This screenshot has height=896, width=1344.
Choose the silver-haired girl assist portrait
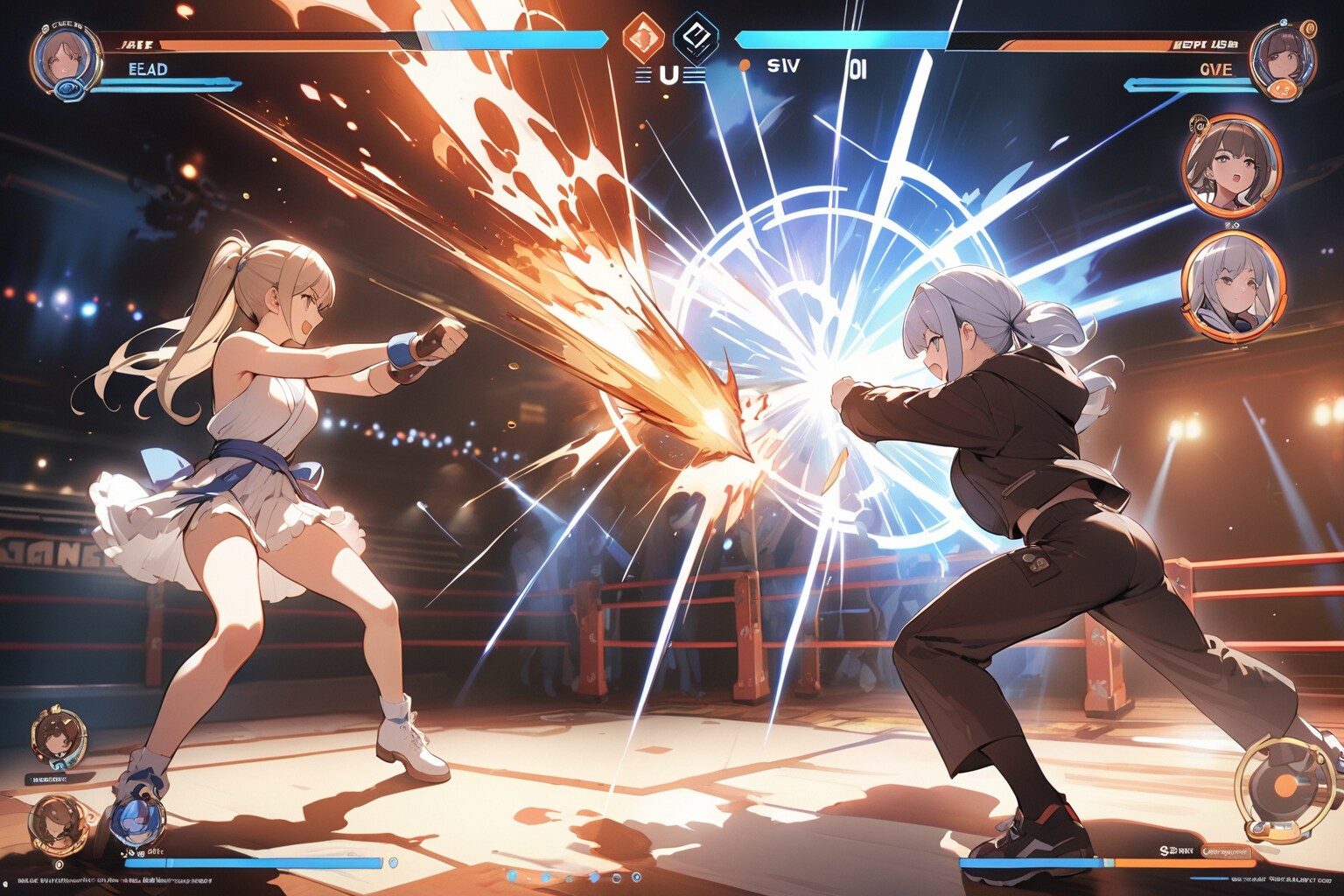coord(1233,284)
